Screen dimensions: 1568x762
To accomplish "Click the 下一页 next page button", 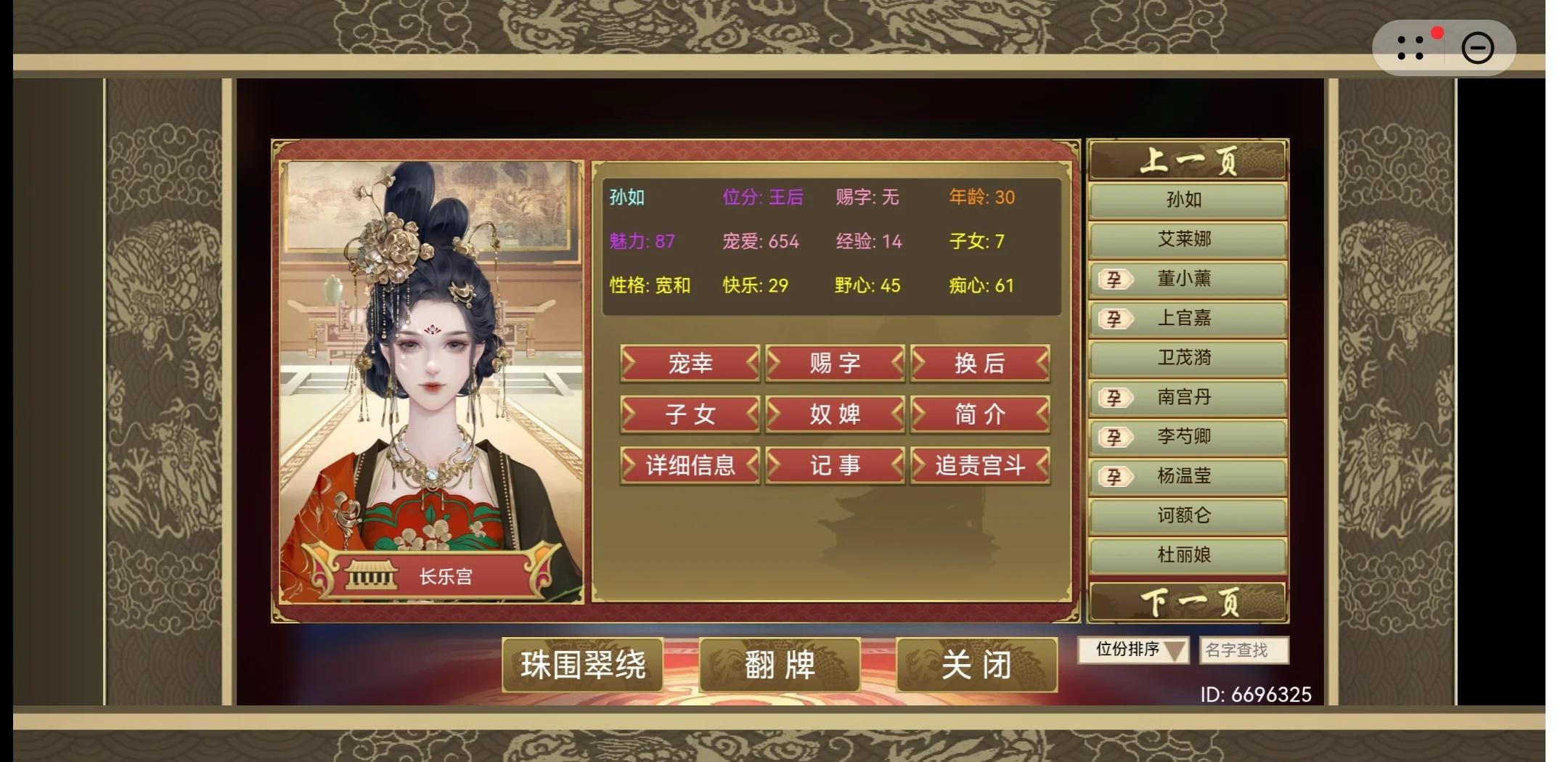I will coord(1188,602).
